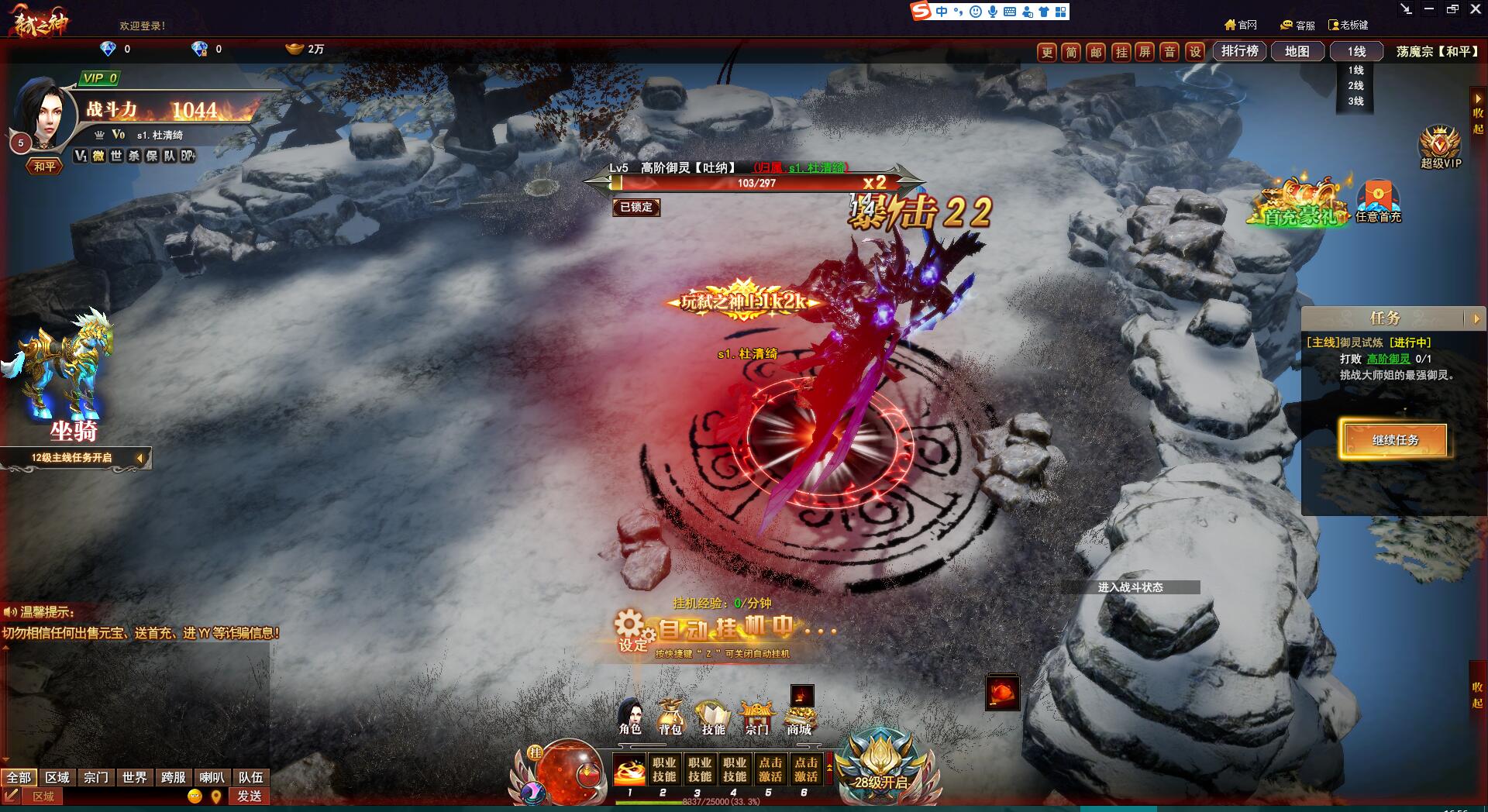Open the 角色 character sheet
Viewport: 1488px width, 812px height.
[x=630, y=716]
